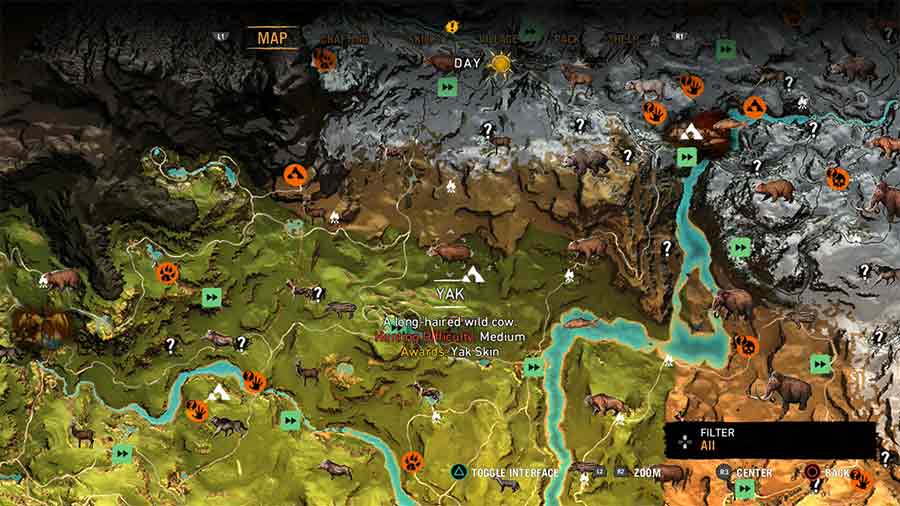900x506 pixels.
Task: Select the yellow exclamation quest marker
Action: tap(453, 26)
